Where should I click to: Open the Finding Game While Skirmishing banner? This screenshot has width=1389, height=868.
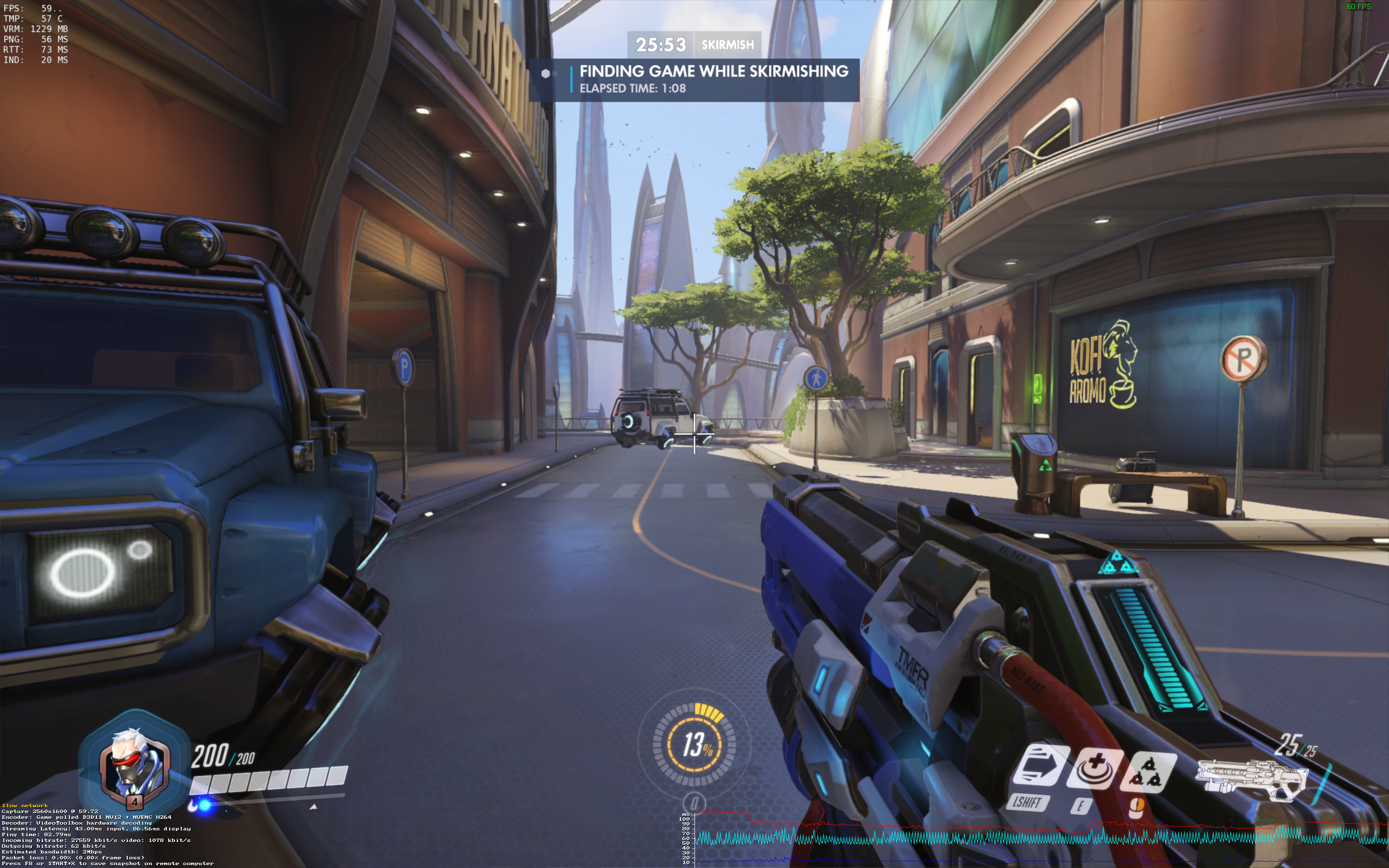point(694,80)
